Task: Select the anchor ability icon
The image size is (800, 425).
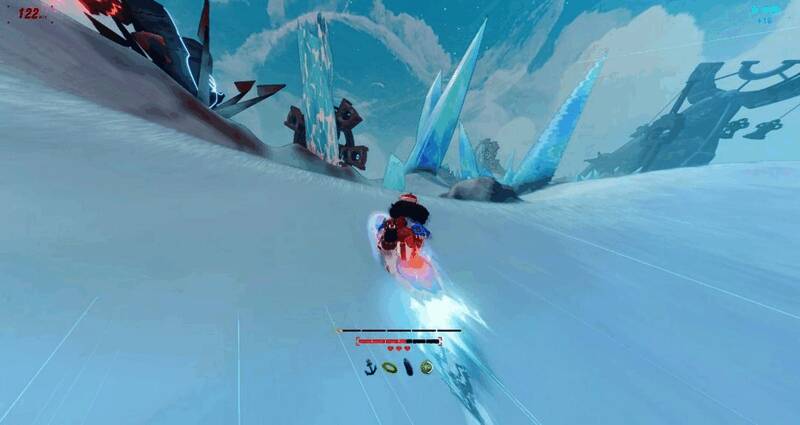Action: point(371,367)
